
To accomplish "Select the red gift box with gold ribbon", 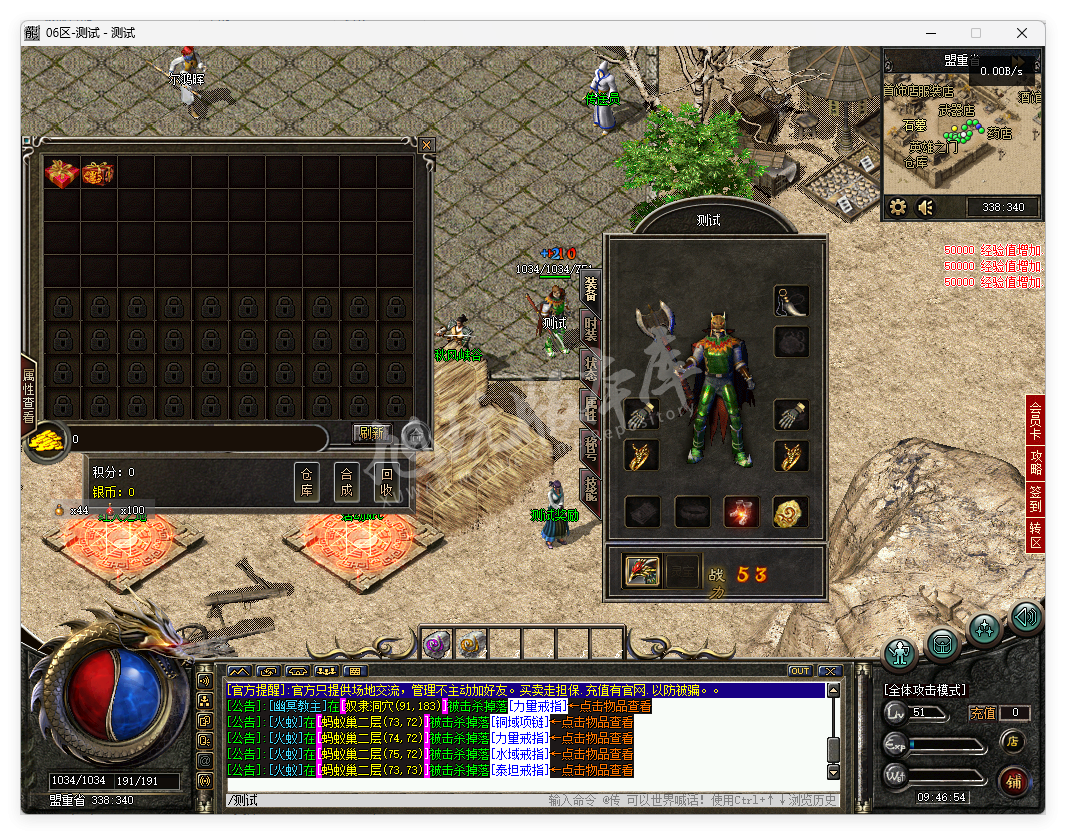I will (x=61, y=174).
